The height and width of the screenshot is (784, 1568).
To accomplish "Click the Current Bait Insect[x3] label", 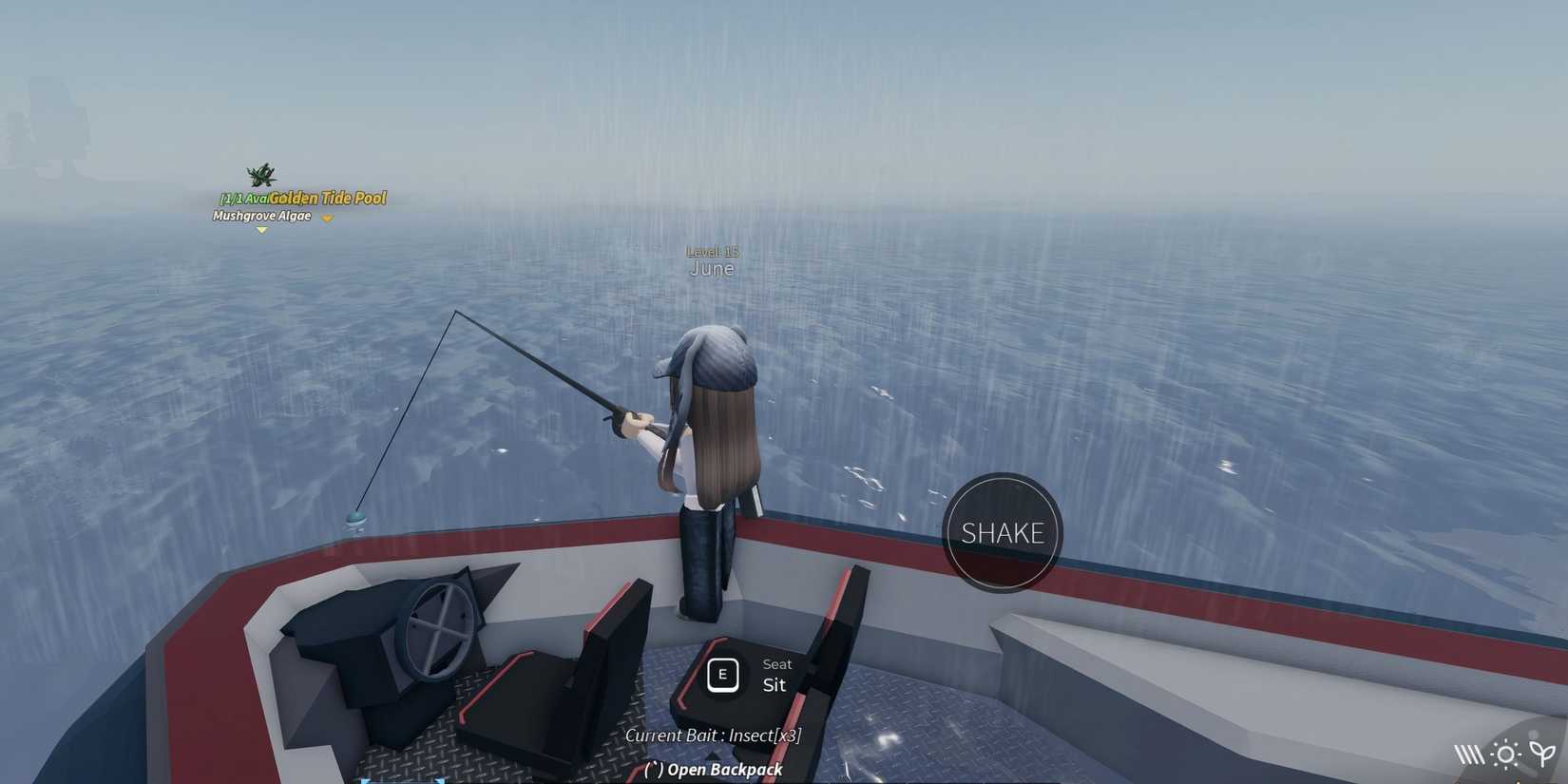I will pos(712,735).
